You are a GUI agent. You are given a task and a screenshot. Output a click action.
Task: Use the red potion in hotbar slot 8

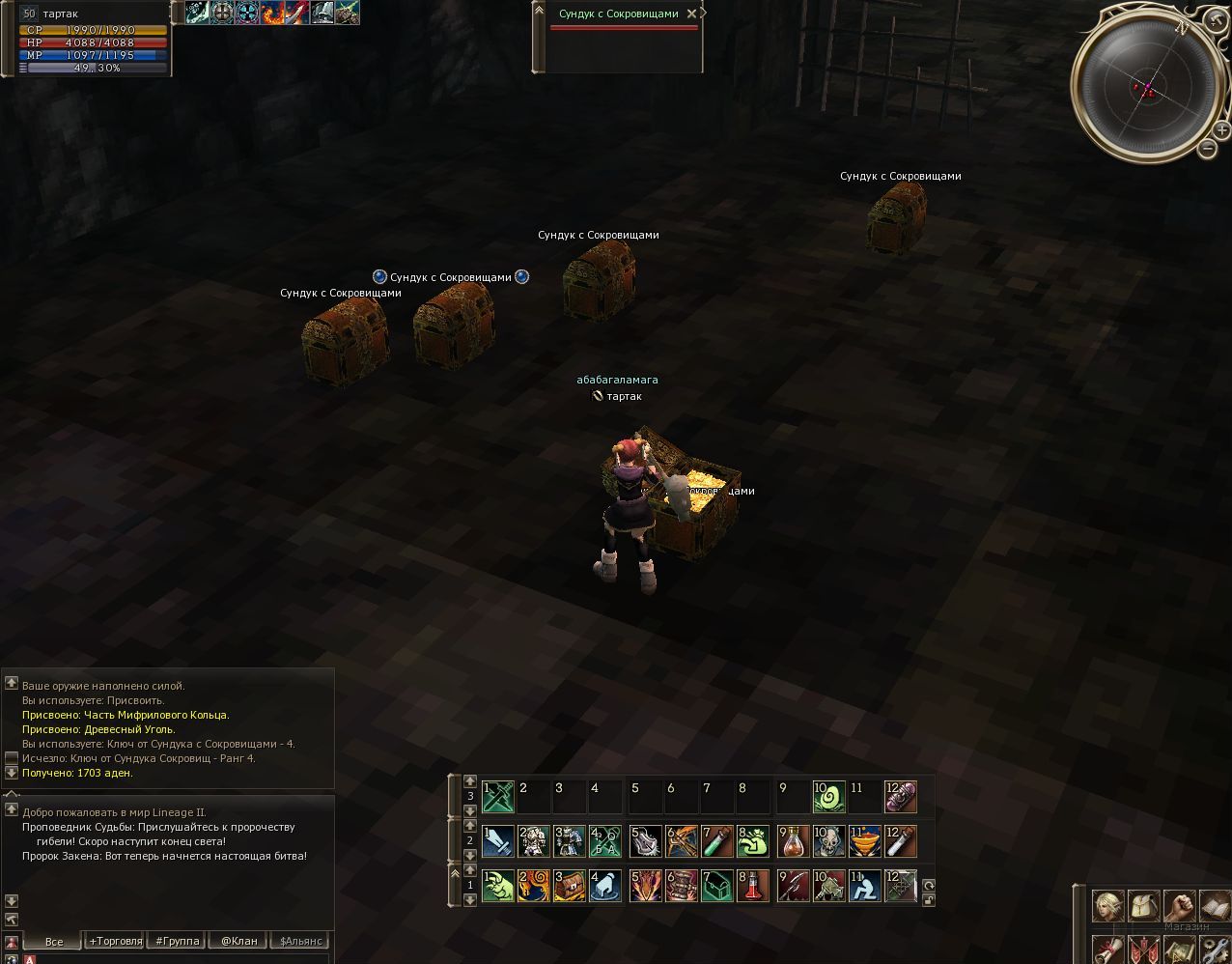753,886
